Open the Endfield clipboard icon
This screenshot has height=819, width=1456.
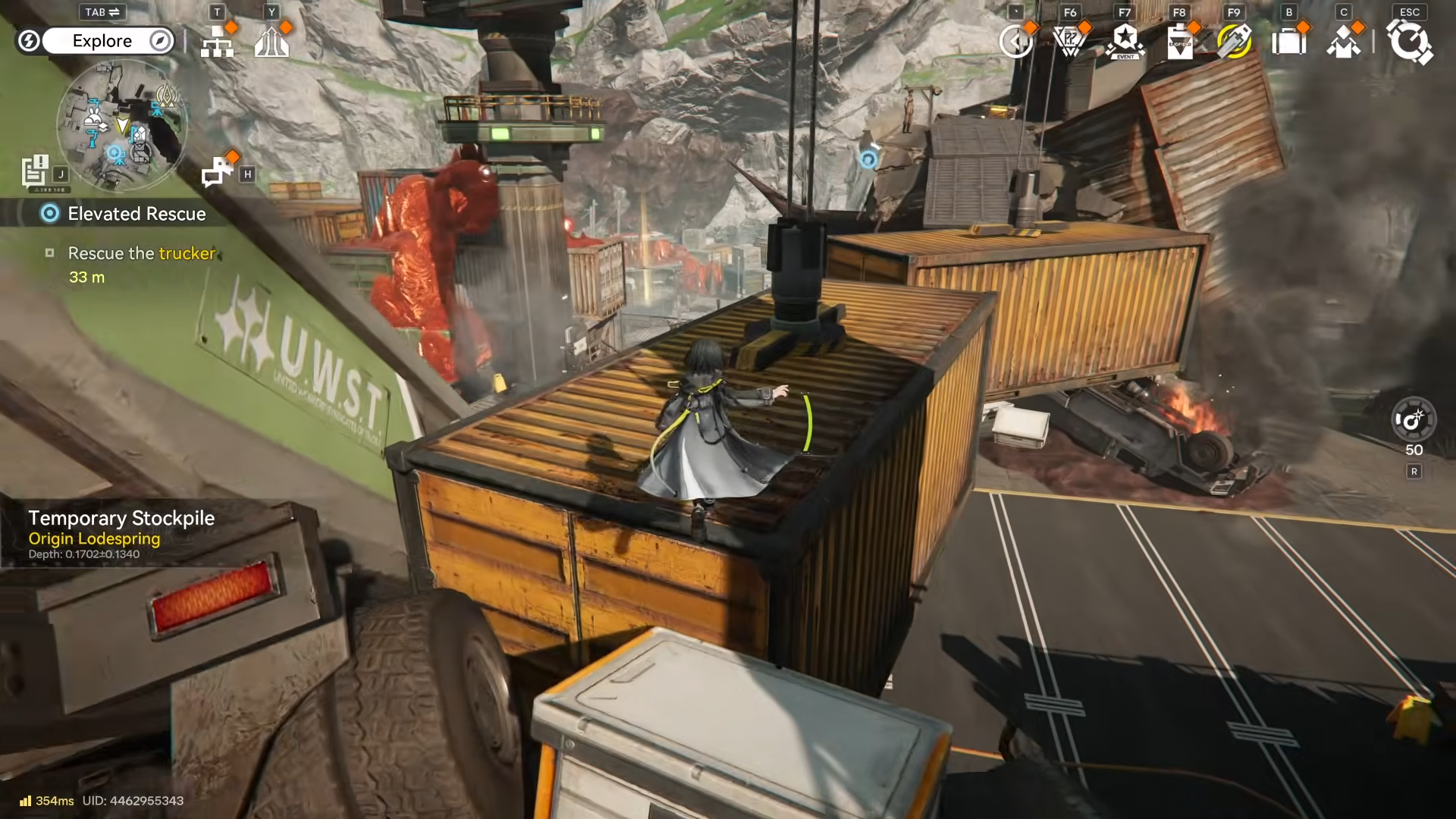1180,42
